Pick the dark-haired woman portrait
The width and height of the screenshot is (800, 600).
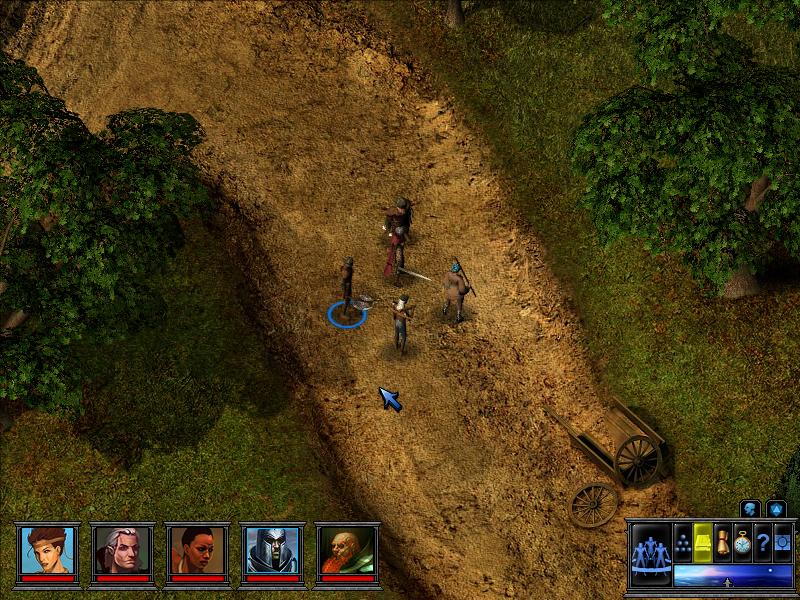[x=198, y=549]
